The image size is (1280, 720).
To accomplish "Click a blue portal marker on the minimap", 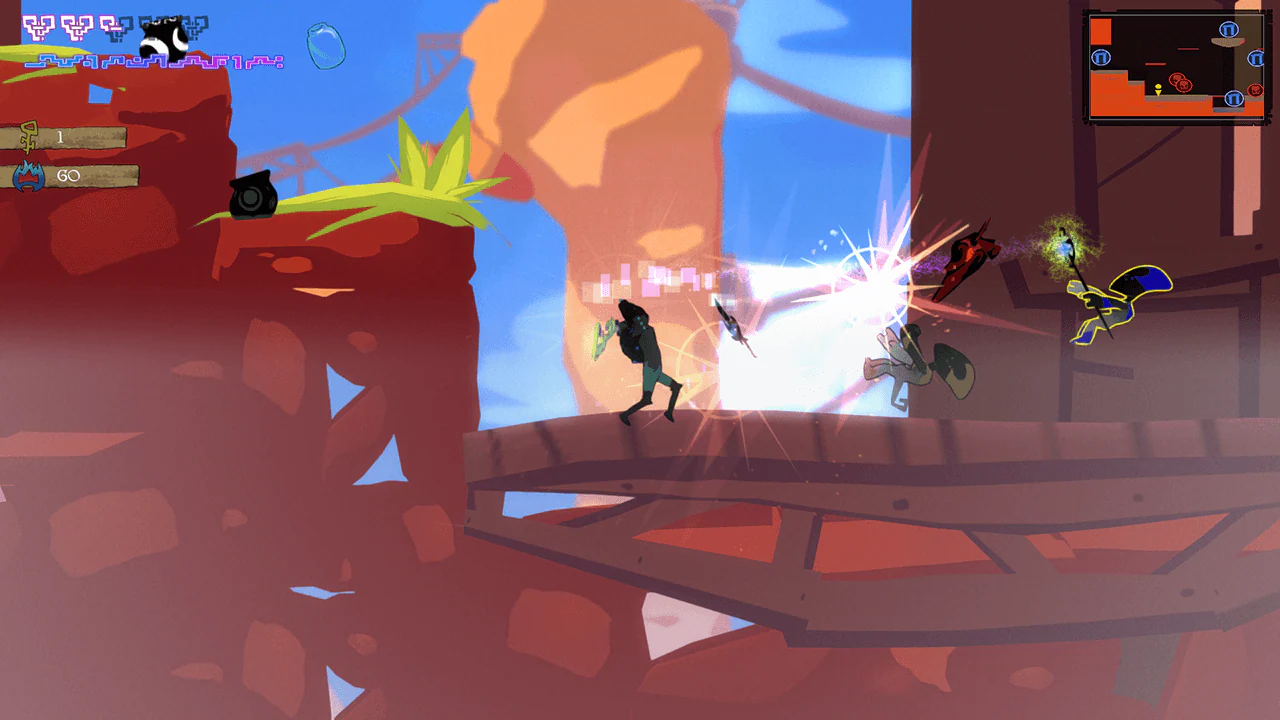I will (x=1101, y=58).
